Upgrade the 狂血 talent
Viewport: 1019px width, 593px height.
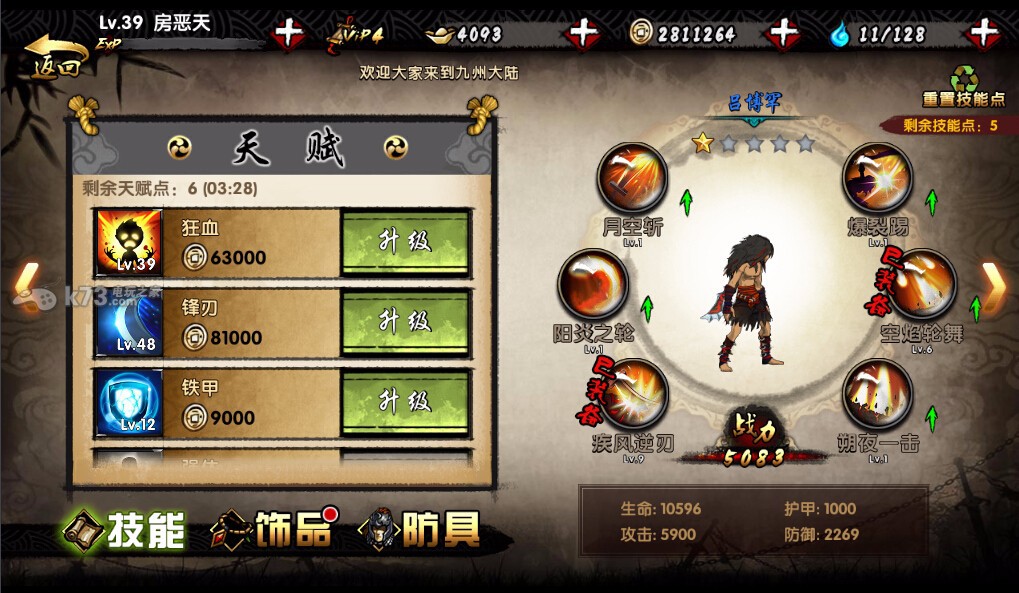point(405,243)
